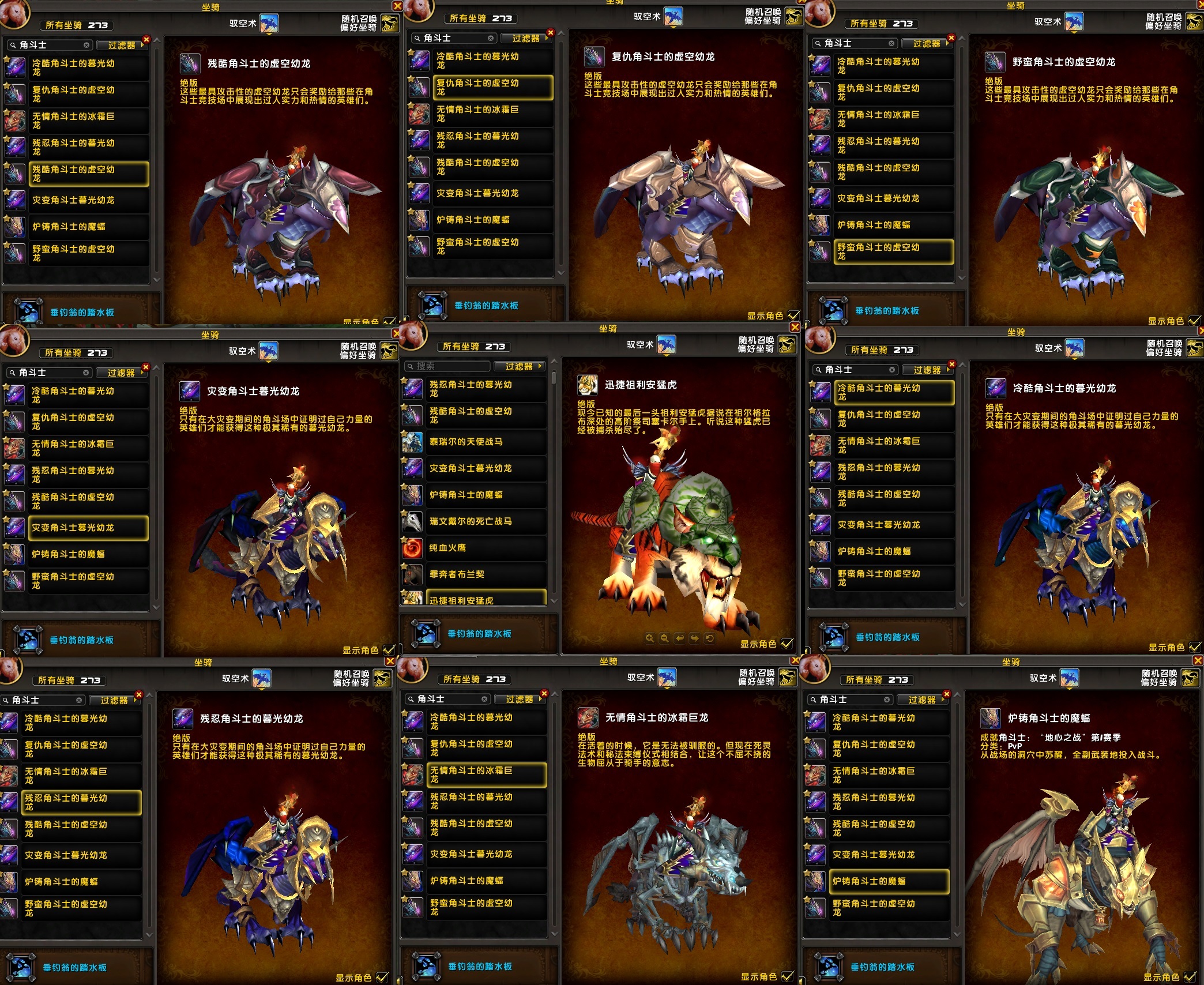Click the tiger icon beside the 迅捷祖利安猛虎 title
The image size is (1204, 985).
[588, 385]
